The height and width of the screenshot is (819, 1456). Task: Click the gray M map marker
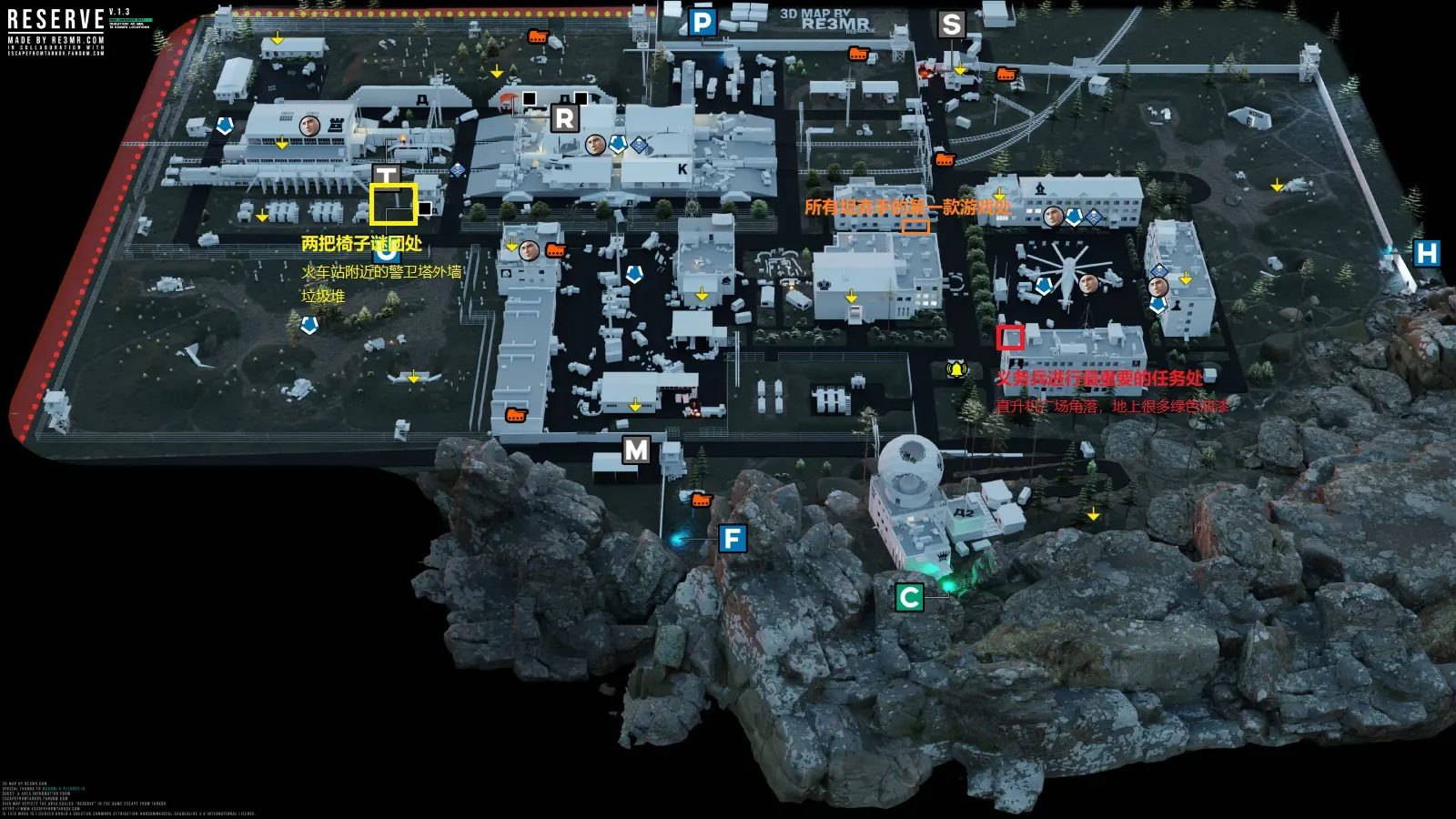(x=636, y=450)
